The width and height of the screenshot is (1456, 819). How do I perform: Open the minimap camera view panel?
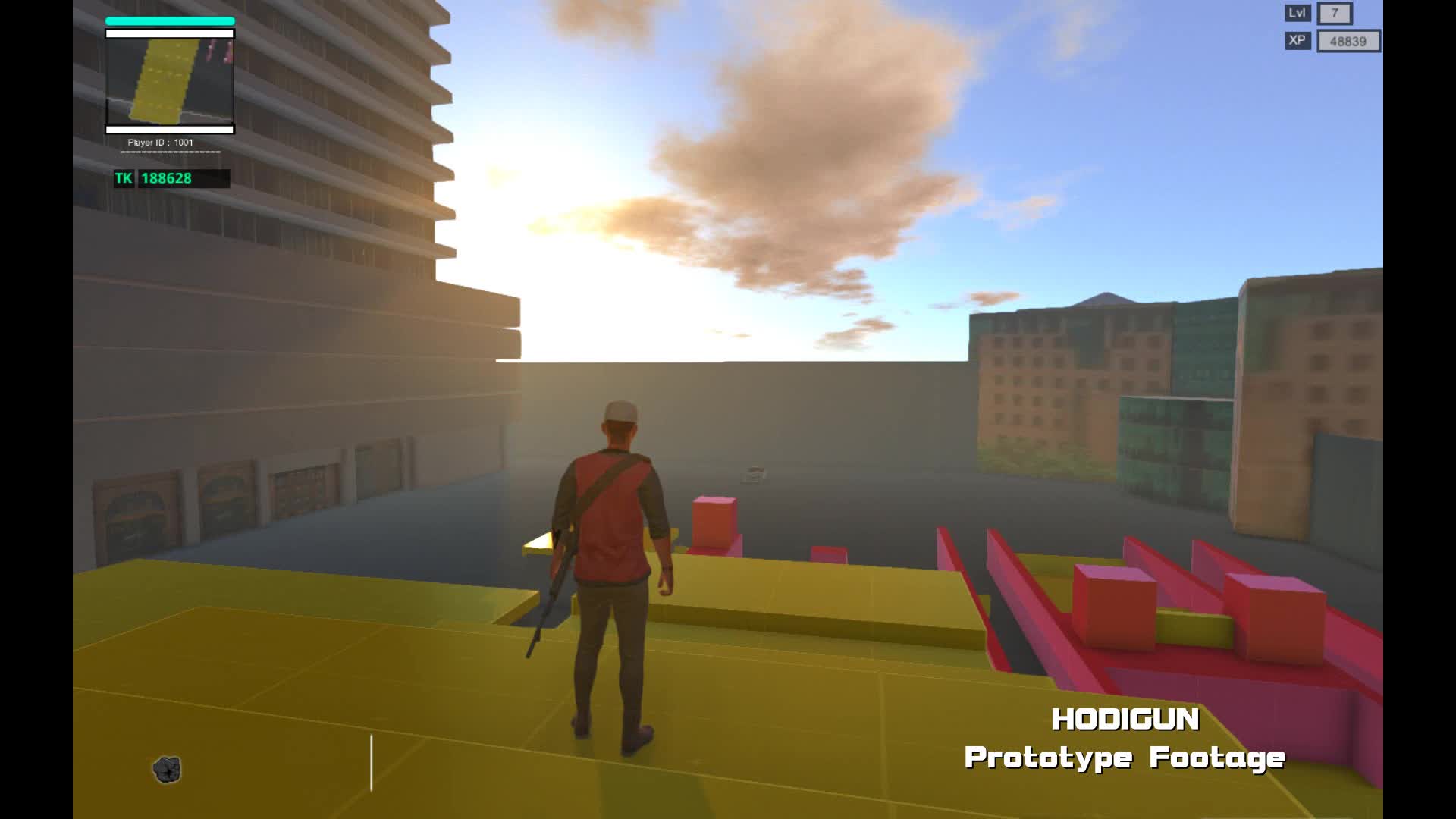170,82
